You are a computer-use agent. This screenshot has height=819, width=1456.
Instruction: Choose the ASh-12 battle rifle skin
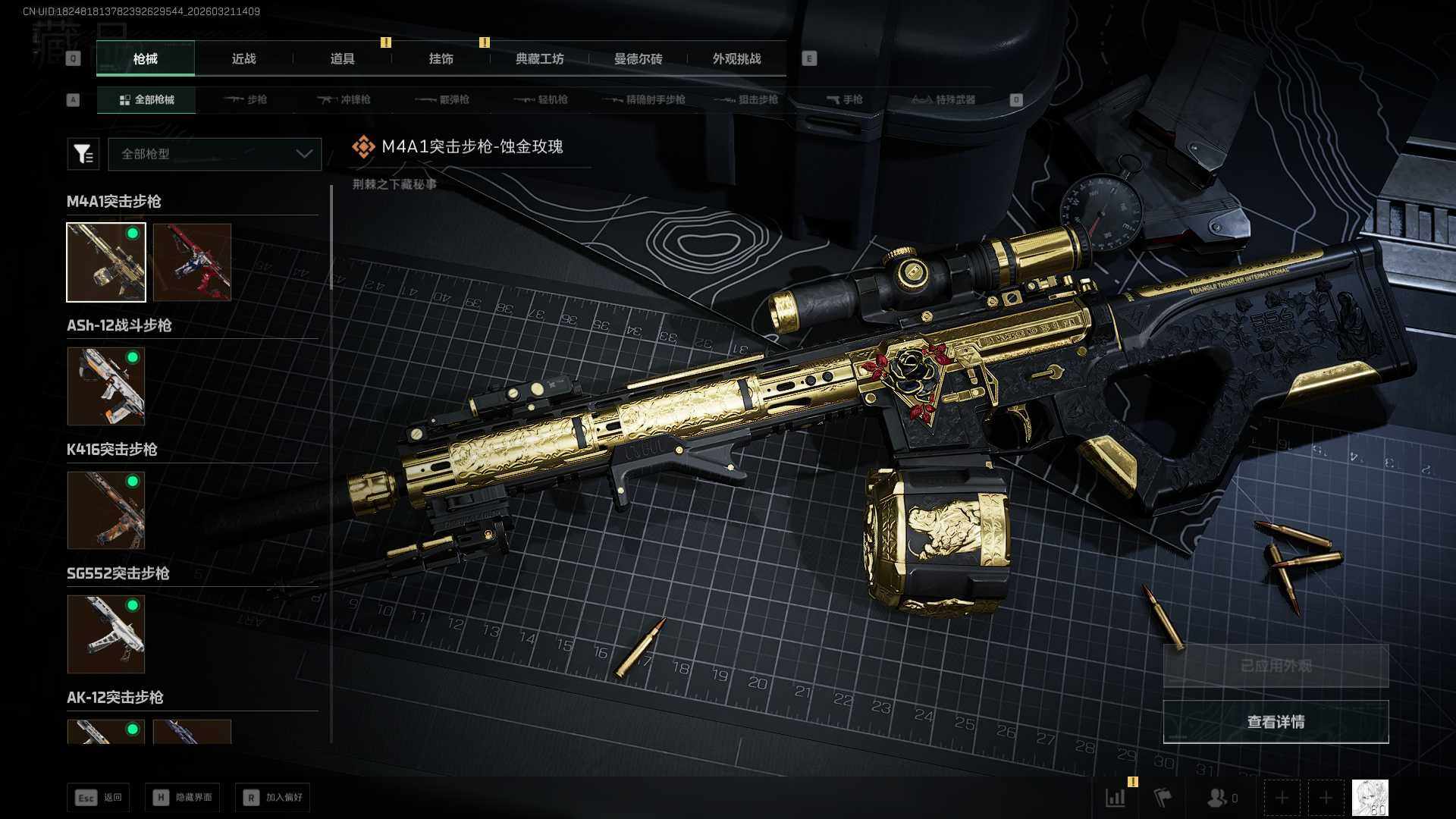point(106,386)
